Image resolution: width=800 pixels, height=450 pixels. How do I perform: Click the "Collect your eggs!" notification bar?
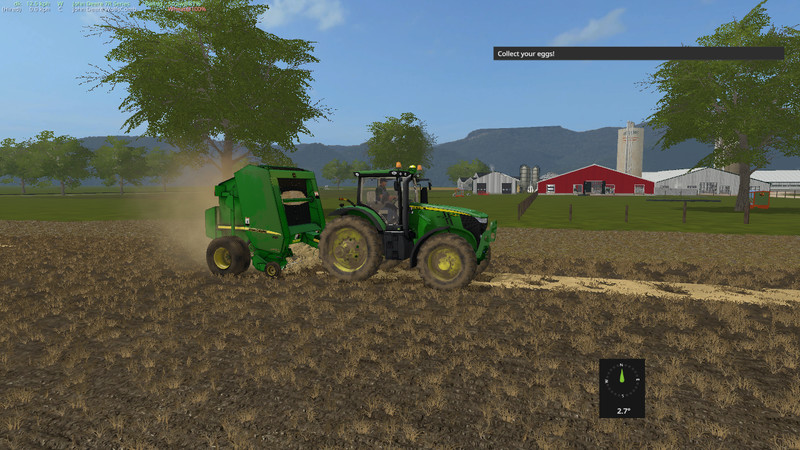tap(638, 53)
